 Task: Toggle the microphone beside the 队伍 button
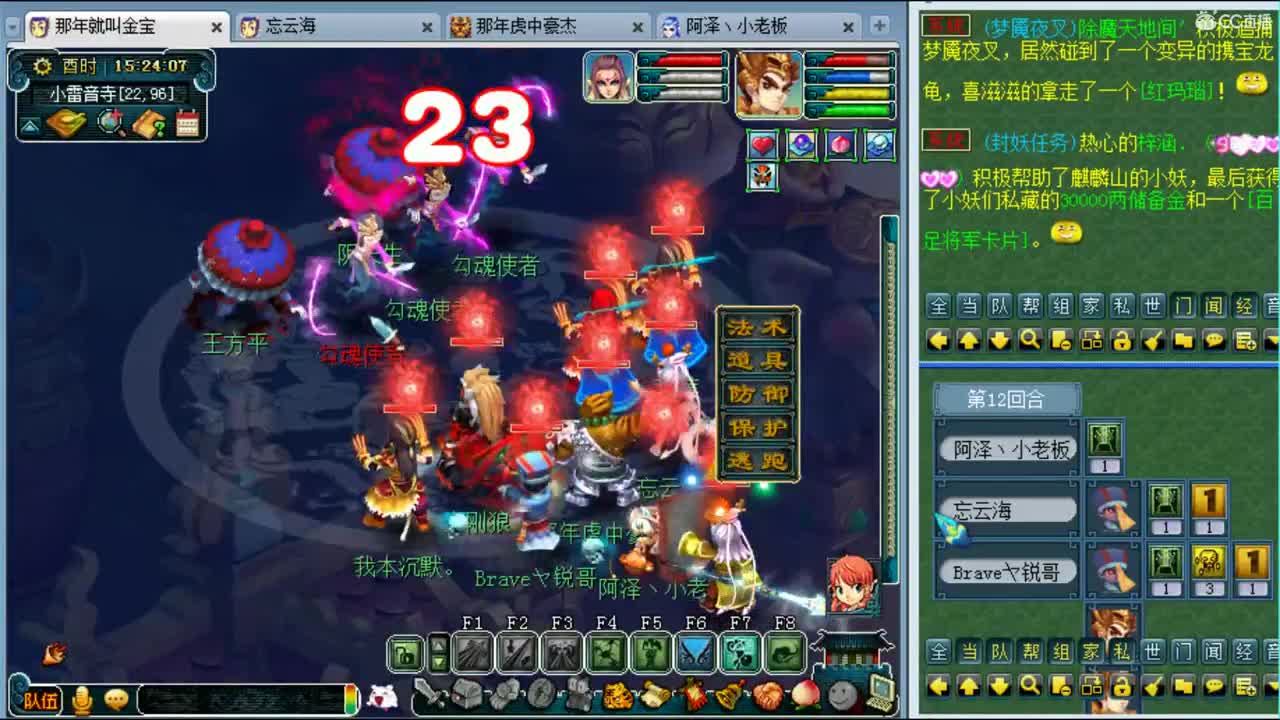pyautogui.click(x=80, y=699)
